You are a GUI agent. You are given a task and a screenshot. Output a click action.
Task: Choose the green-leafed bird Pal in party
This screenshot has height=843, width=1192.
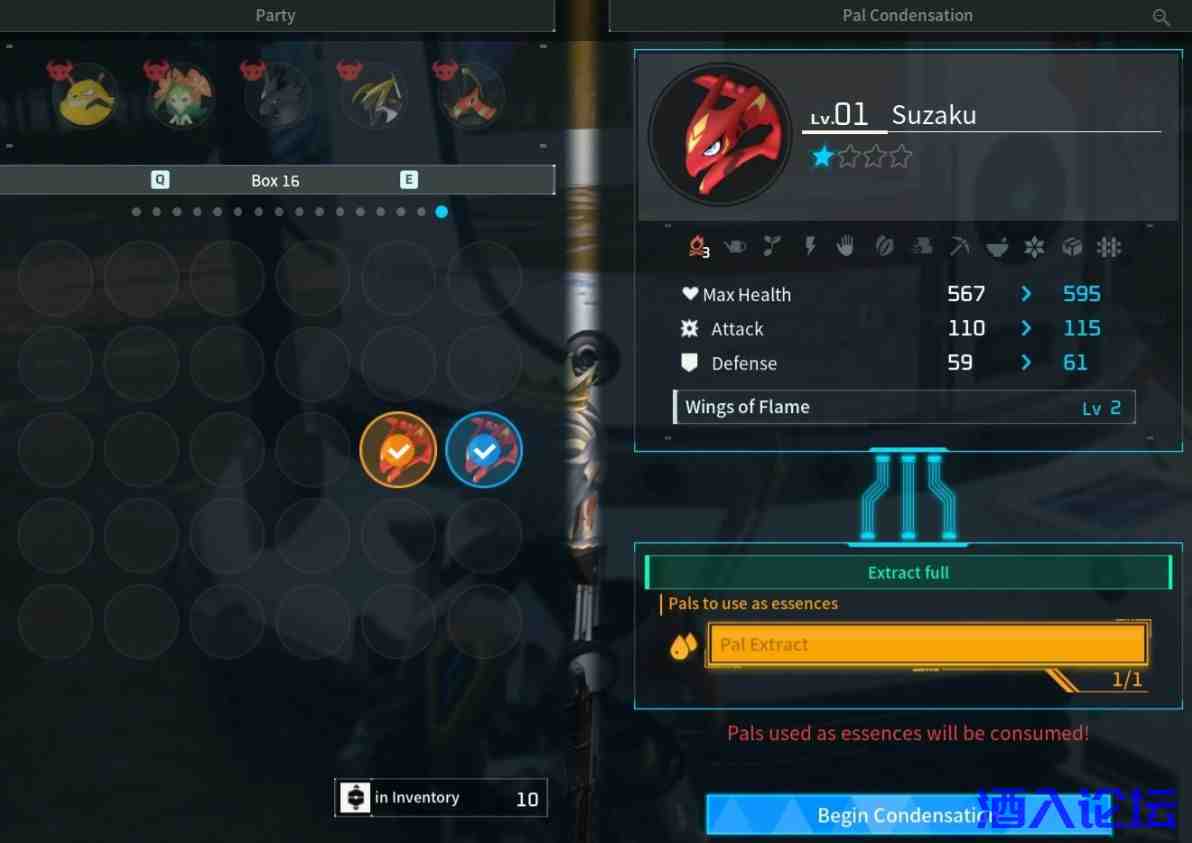pos(373,98)
